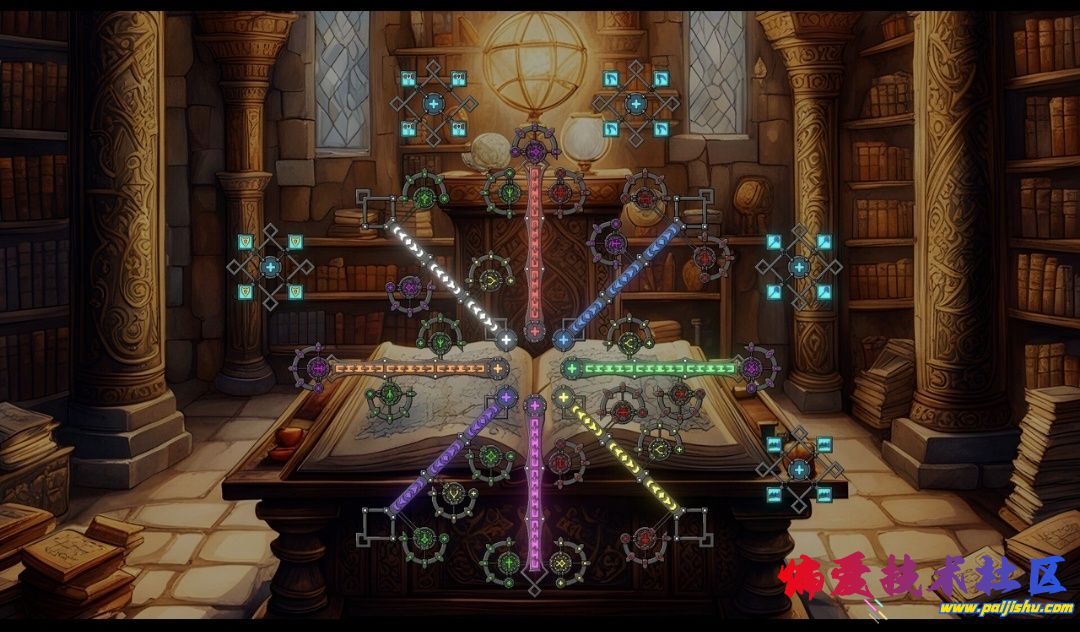This screenshot has height=632, width=1080.
Task: Click the blue plus node near the center
Action: pos(562,340)
